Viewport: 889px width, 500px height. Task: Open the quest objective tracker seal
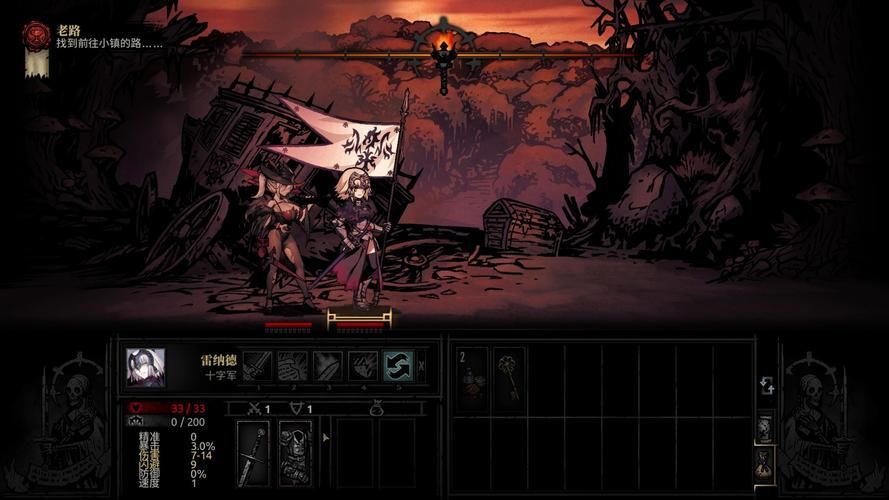37,37
